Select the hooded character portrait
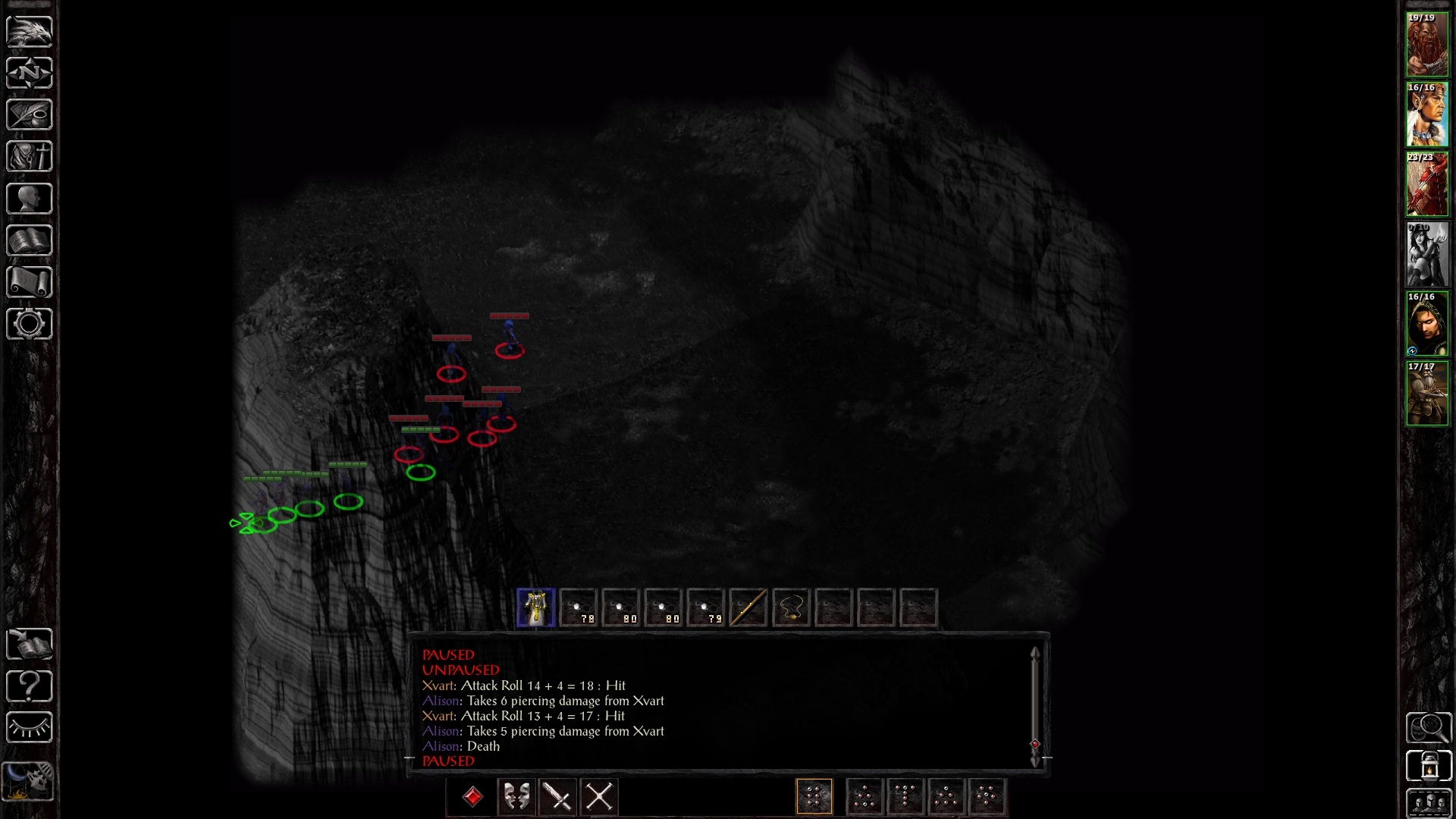The height and width of the screenshot is (819, 1456). coord(1427,324)
